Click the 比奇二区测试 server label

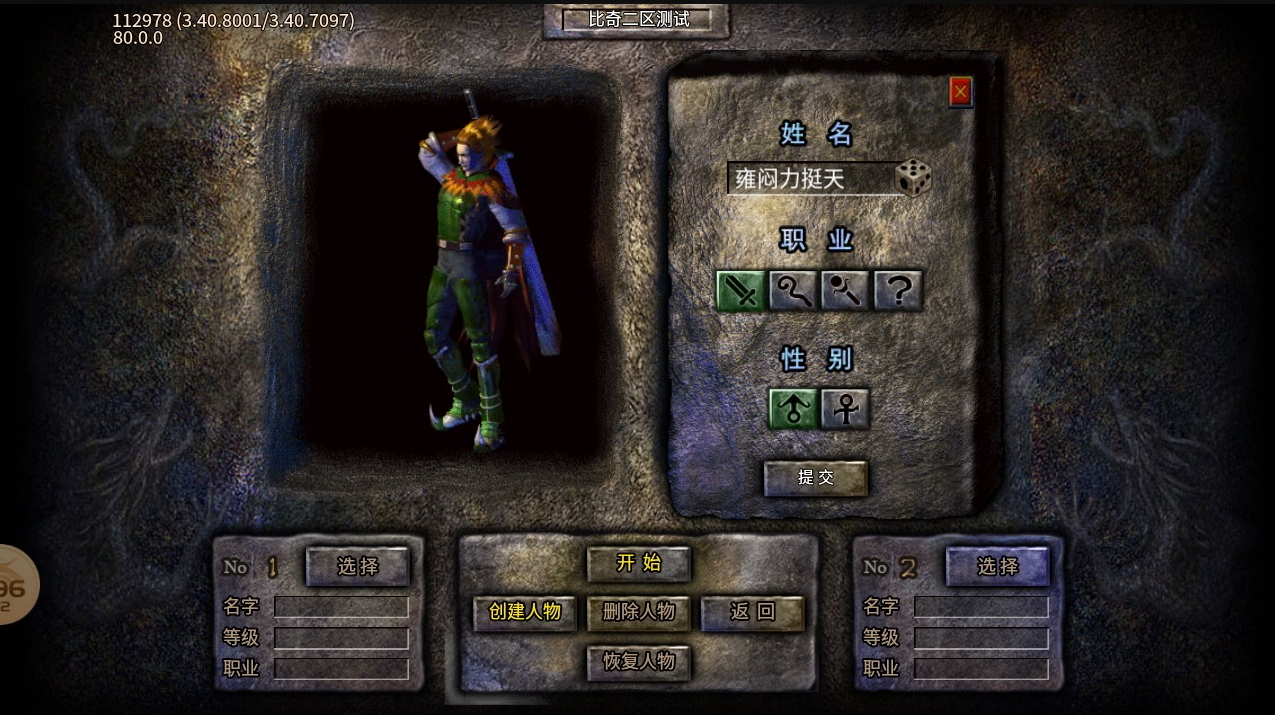637,19
